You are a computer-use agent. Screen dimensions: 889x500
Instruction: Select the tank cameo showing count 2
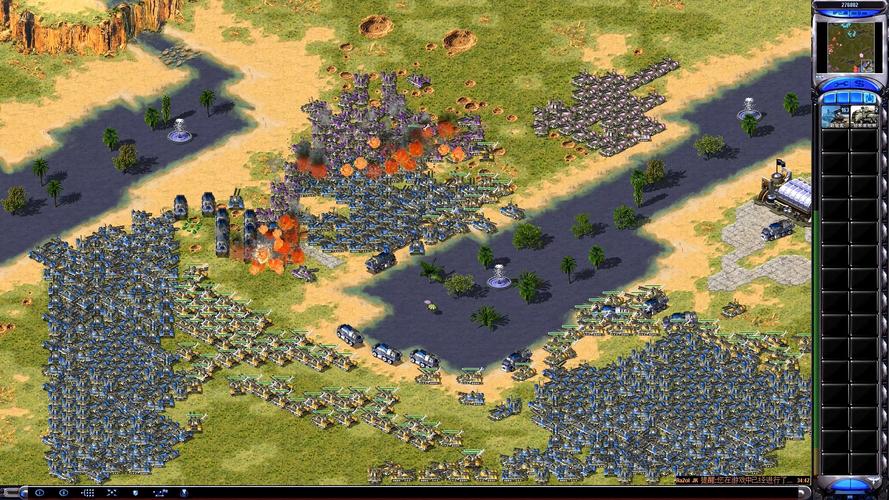pyautogui.click(x=863, y=116)
